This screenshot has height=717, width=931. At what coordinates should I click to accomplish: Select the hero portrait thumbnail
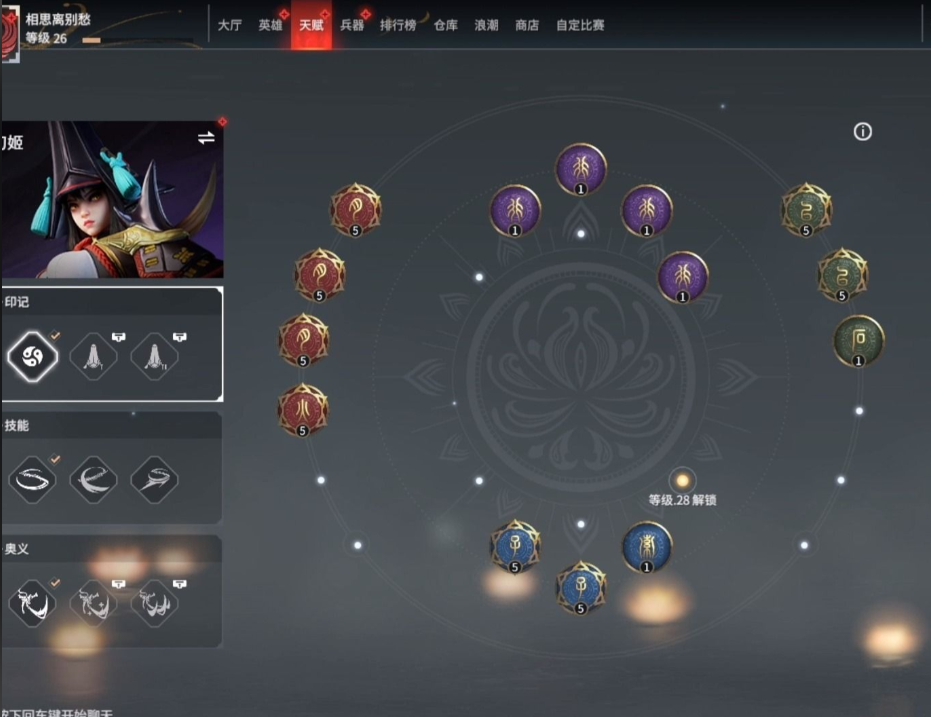point(112,200)
